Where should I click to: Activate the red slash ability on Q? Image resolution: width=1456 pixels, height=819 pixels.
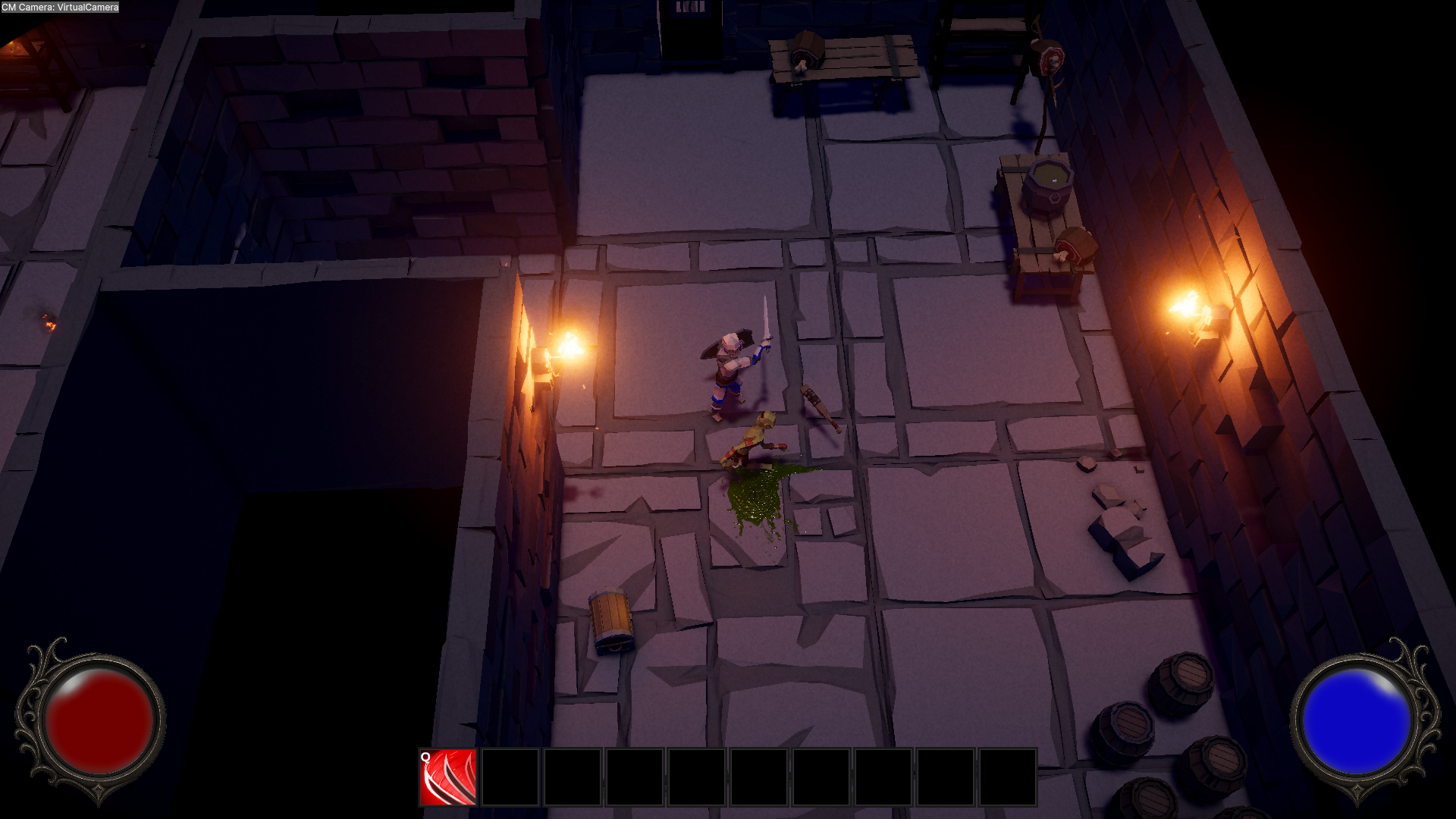[x=448, y=777]
